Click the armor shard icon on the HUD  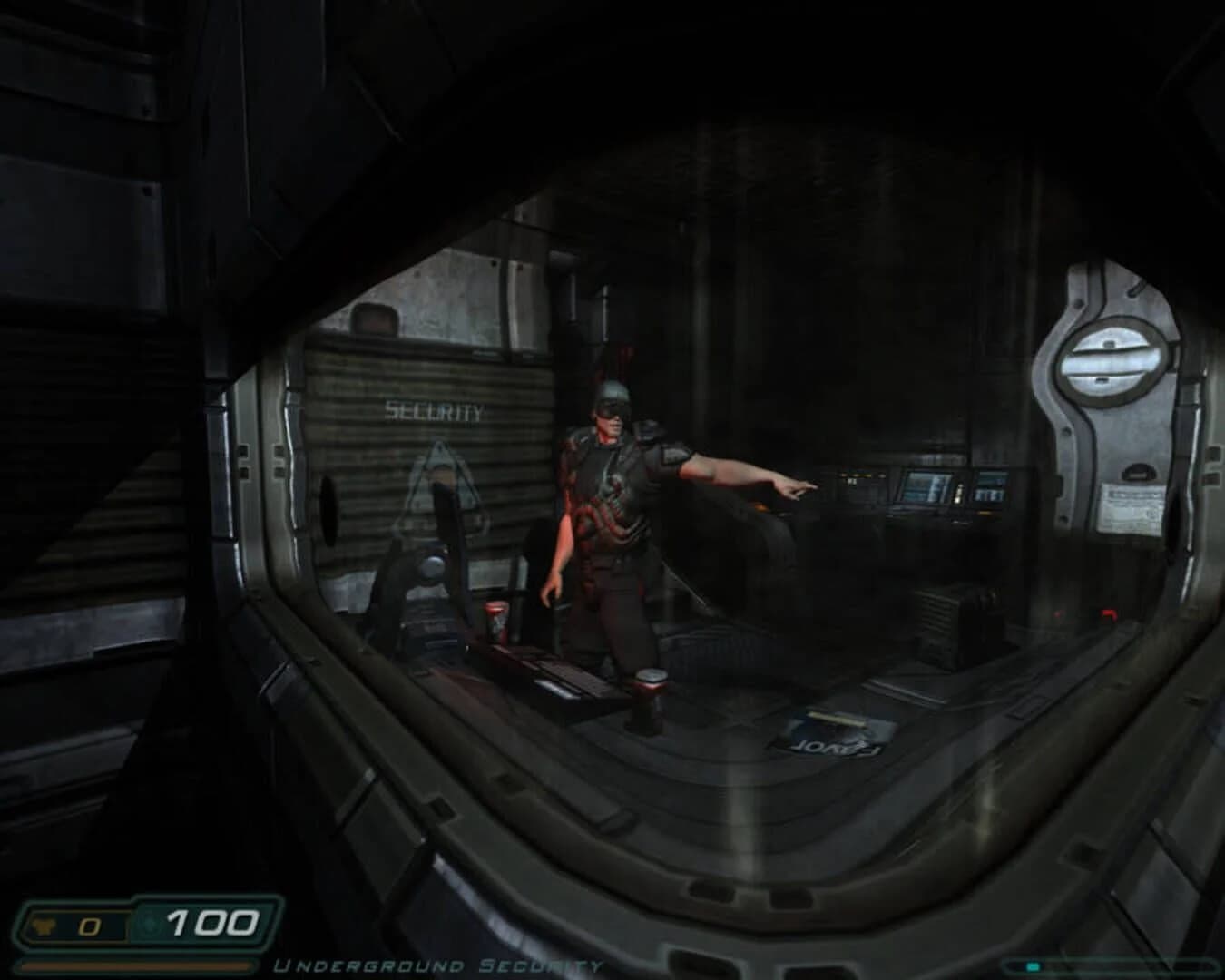point(44,926)
